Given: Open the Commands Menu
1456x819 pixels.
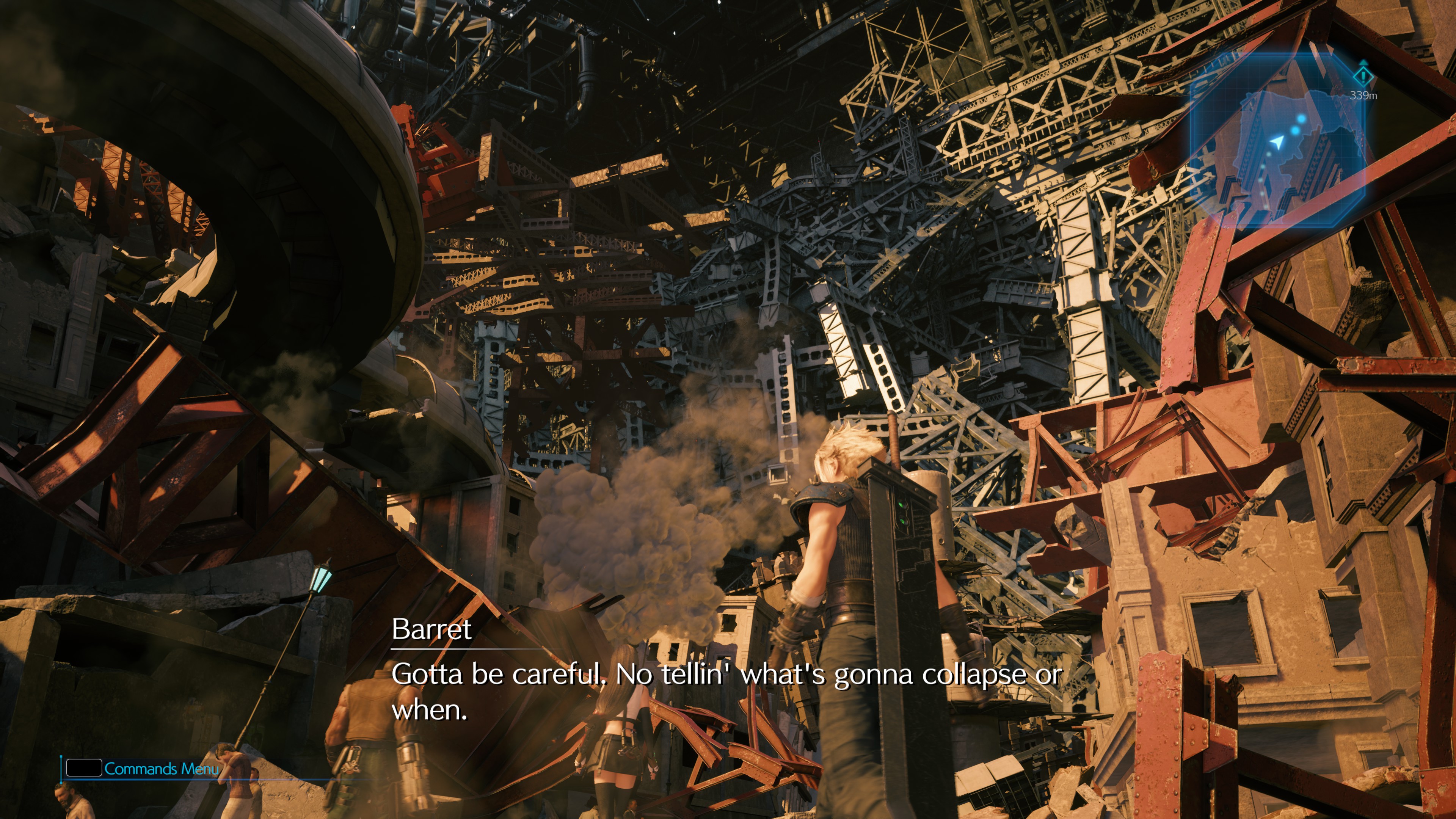Looking at the screenshot, I should pyautogui.click(x=143, y=768).
